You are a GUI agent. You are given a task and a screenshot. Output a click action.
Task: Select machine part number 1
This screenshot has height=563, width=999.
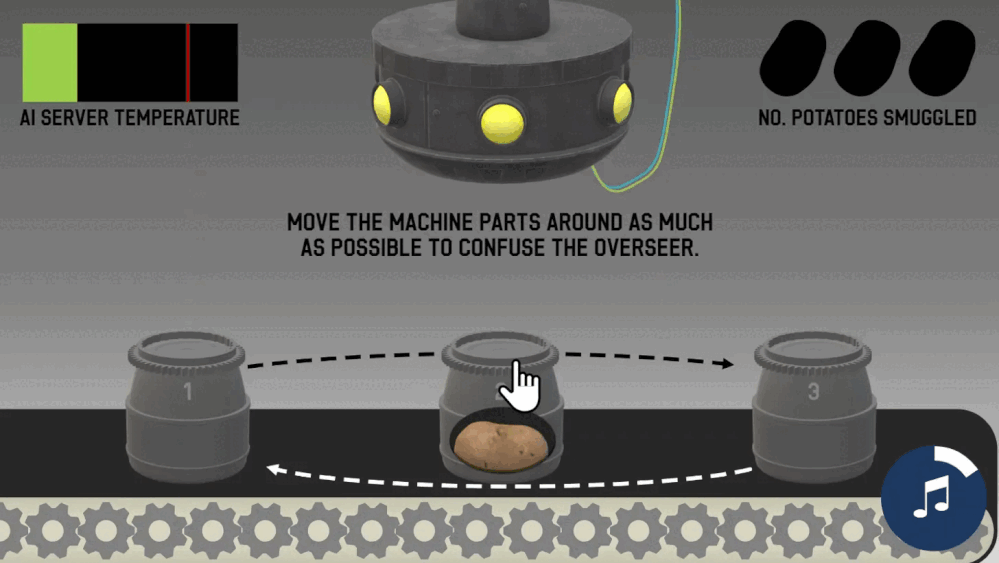click(x=187, y=408)
